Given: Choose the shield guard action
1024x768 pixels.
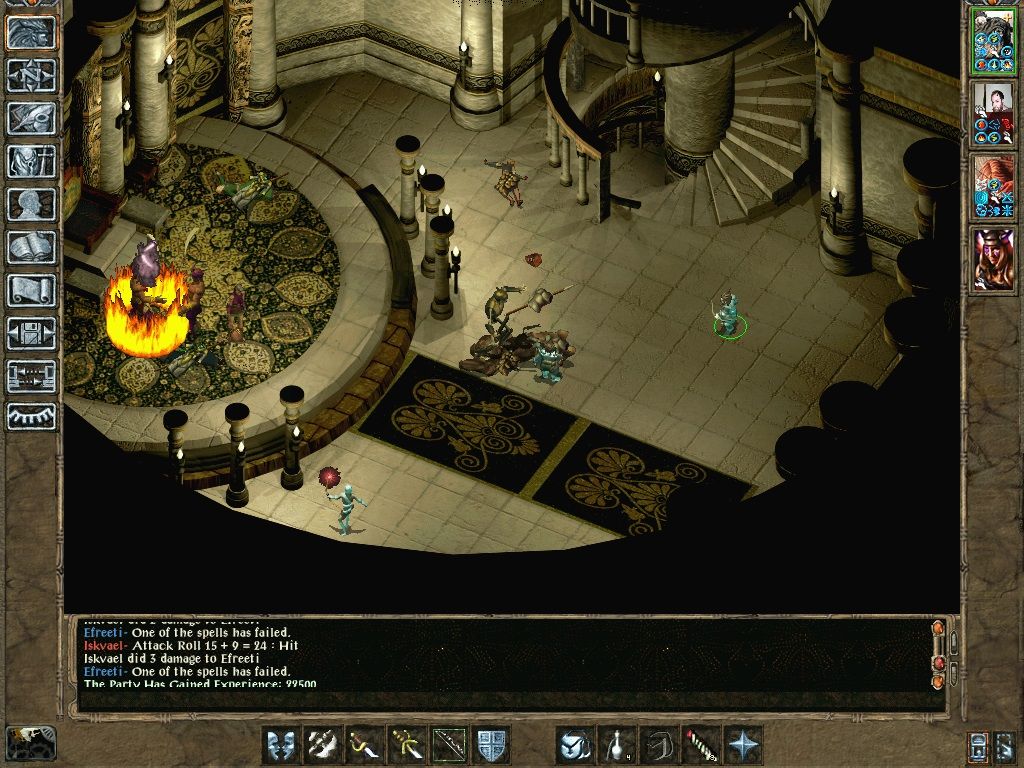Looking at the screenshot, I should pyautogui.click(x=491, y=745).
